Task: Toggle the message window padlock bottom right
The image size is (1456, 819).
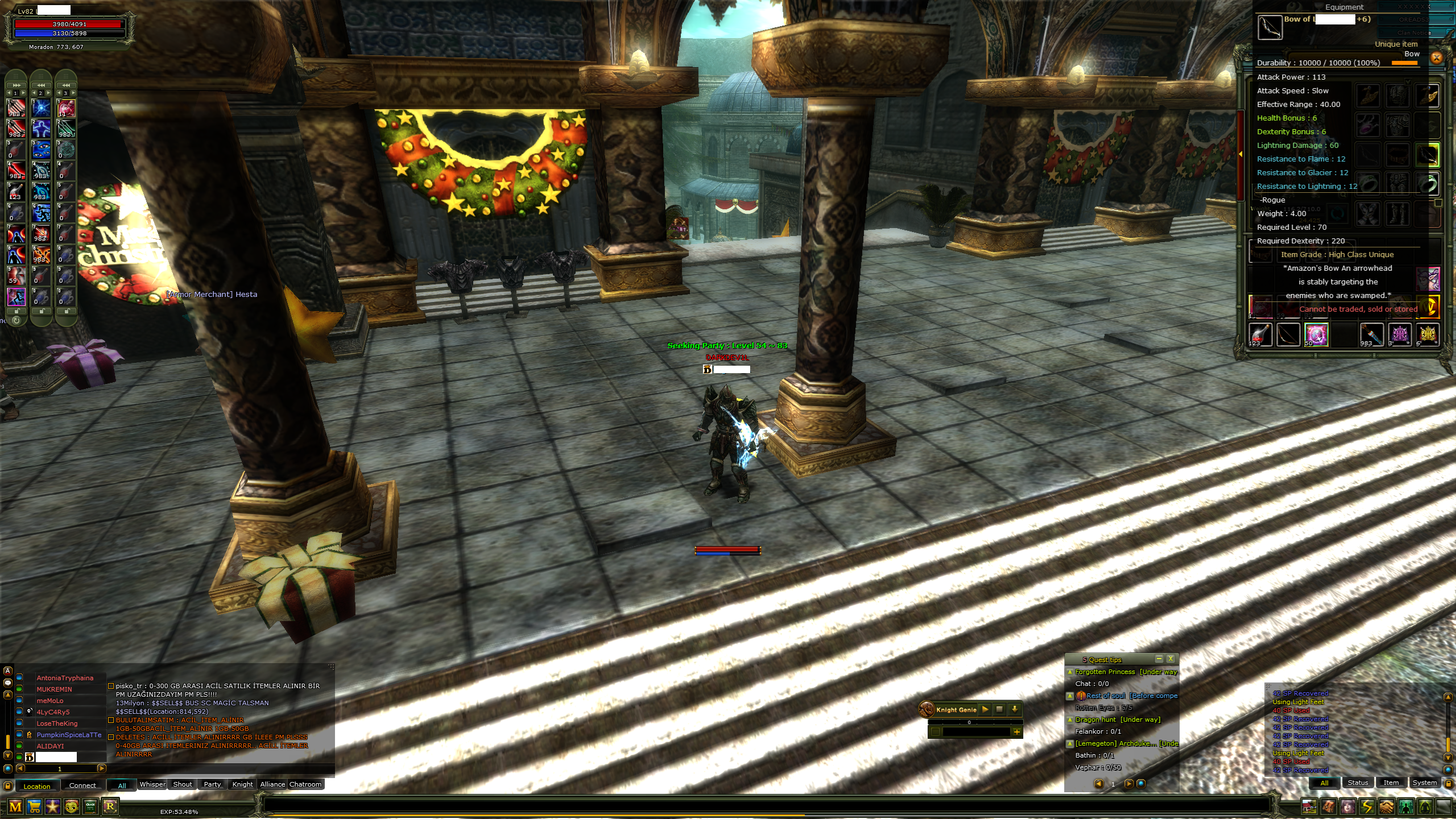Action: pyautogui.click(x=1449, y=783)
